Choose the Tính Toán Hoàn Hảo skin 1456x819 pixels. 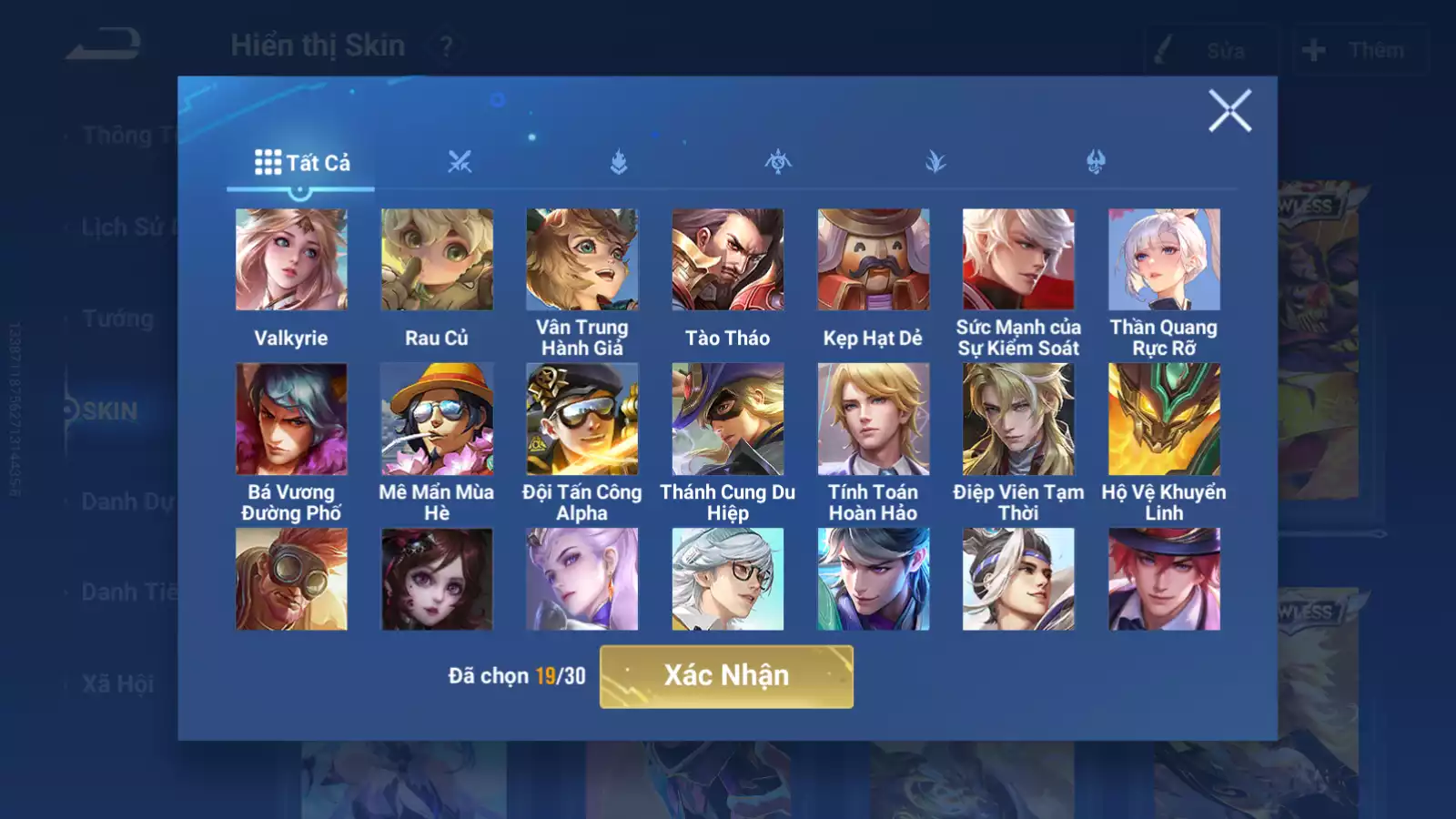click(x=874, y=420)
